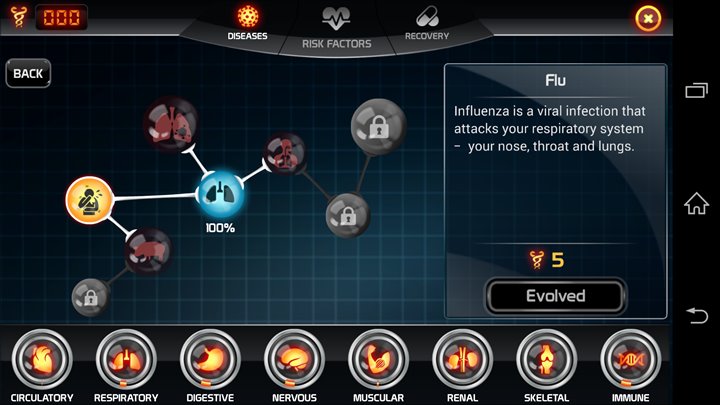Open the Risk Factors tab
Image resolution: width=720 pixels, height=405 pixels.
336,27
